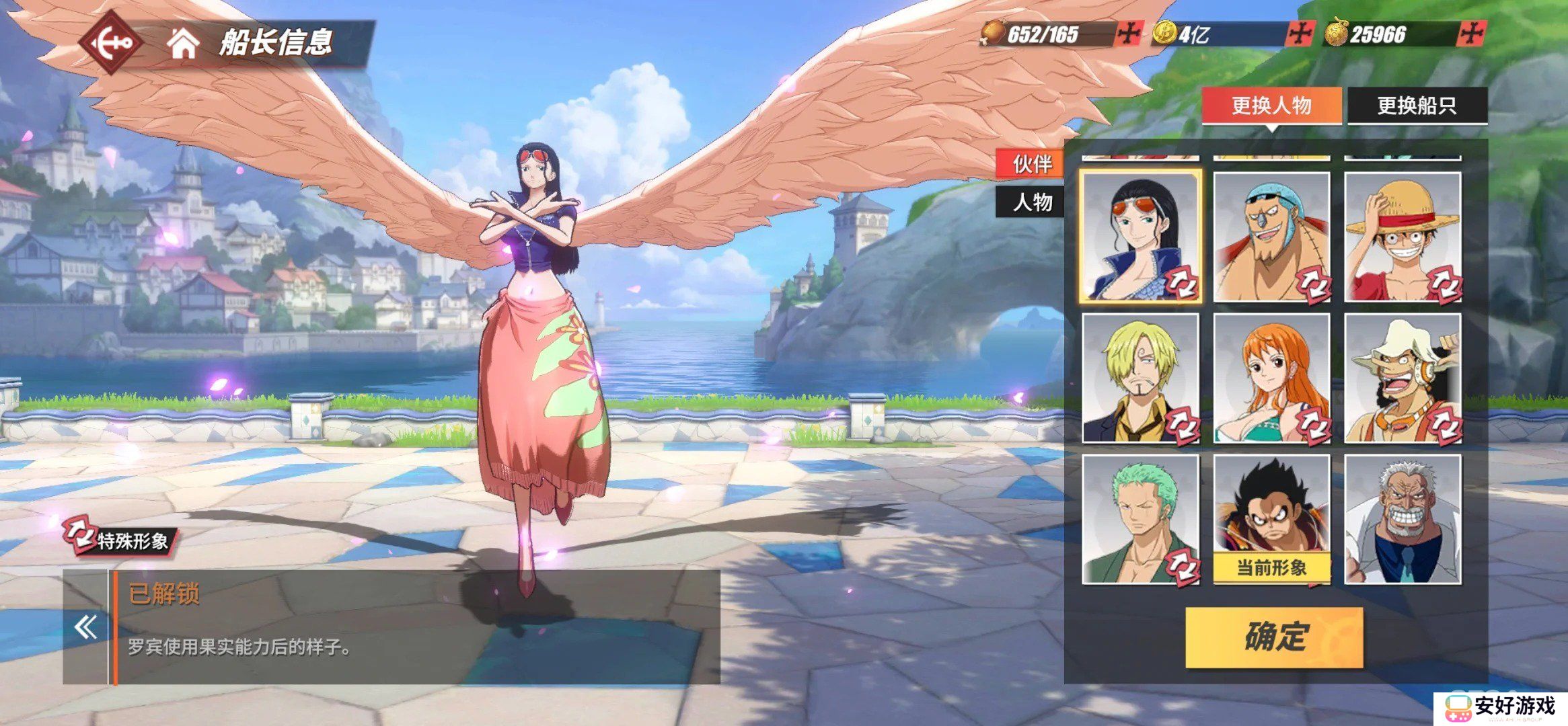1568x726 pixels.
Task: Pick the green-haired Zoro portrait
Action: (1140, 519)
